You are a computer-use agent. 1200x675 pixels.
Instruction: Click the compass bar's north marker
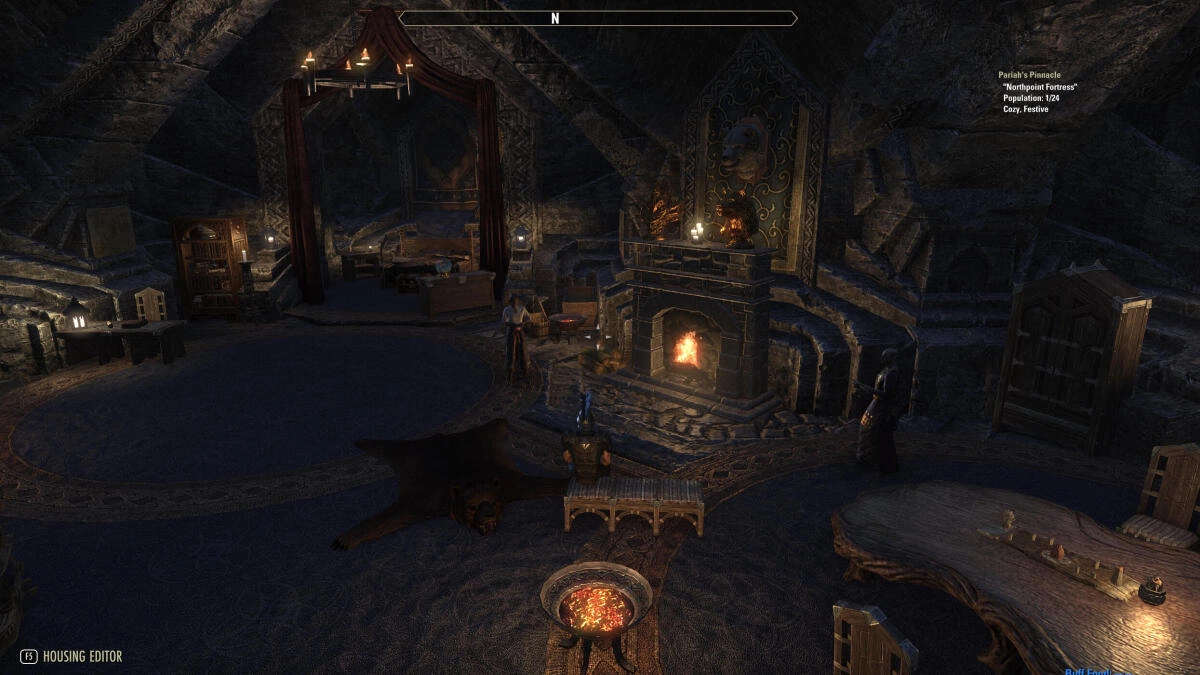555,18
